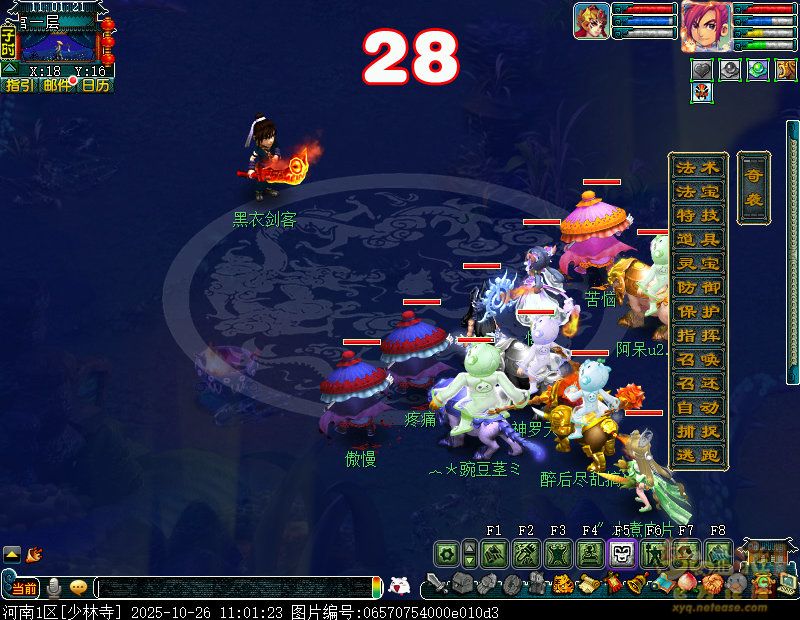Choose 逃跑 to flee the battle

(697, 455)
